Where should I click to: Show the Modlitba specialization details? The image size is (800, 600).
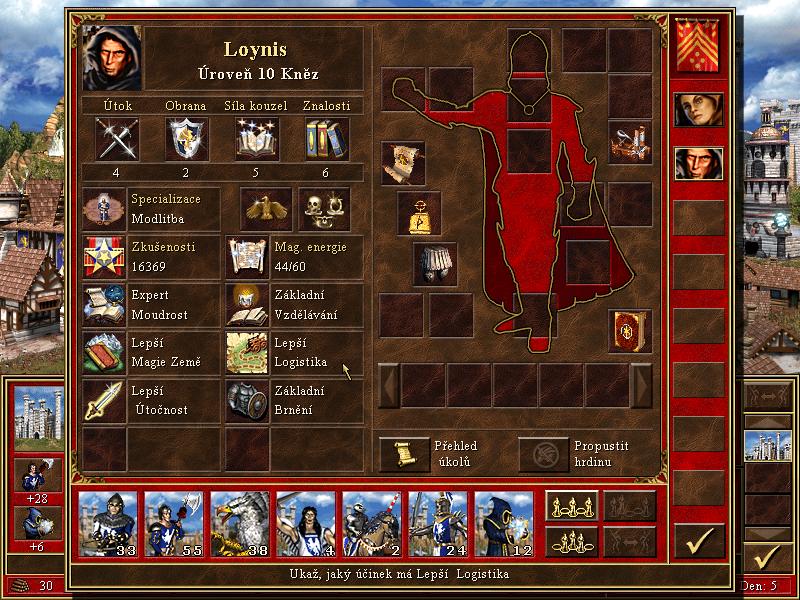click(104, 209)
